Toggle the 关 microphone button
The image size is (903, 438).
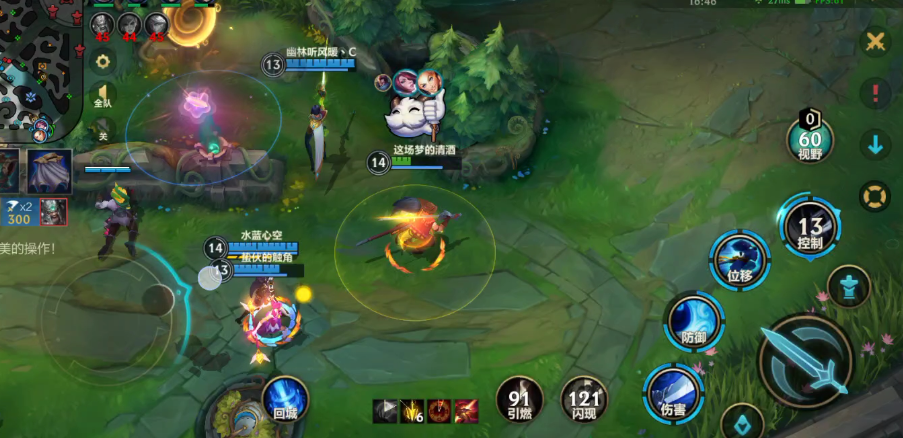coord(102,132)
